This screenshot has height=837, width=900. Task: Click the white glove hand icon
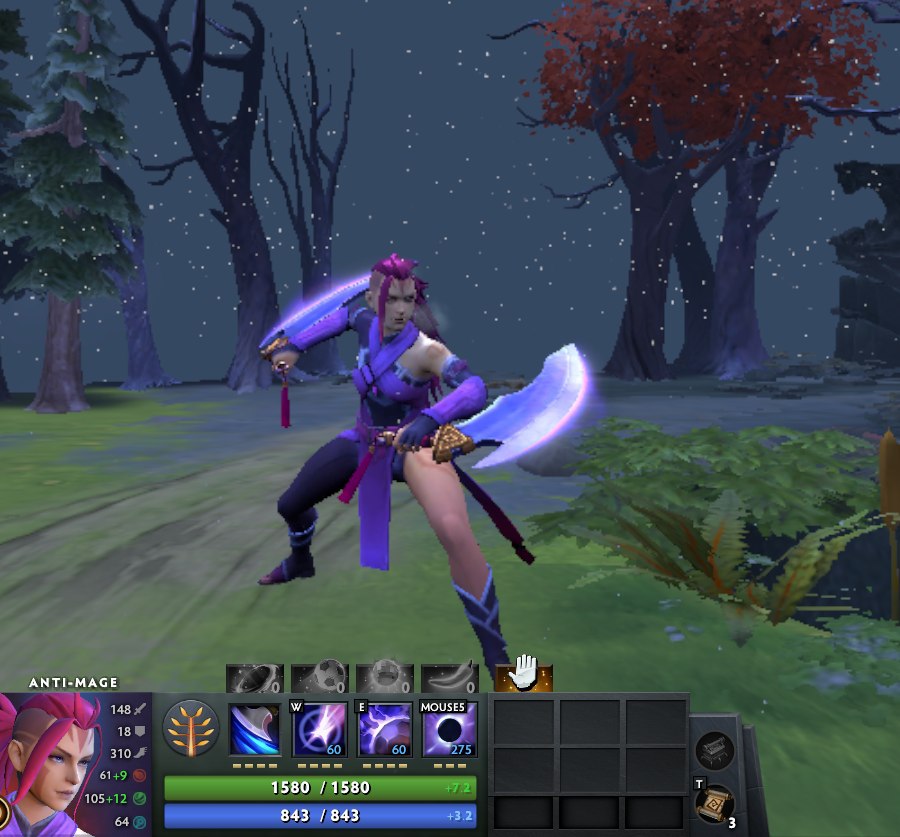[523, 678]
